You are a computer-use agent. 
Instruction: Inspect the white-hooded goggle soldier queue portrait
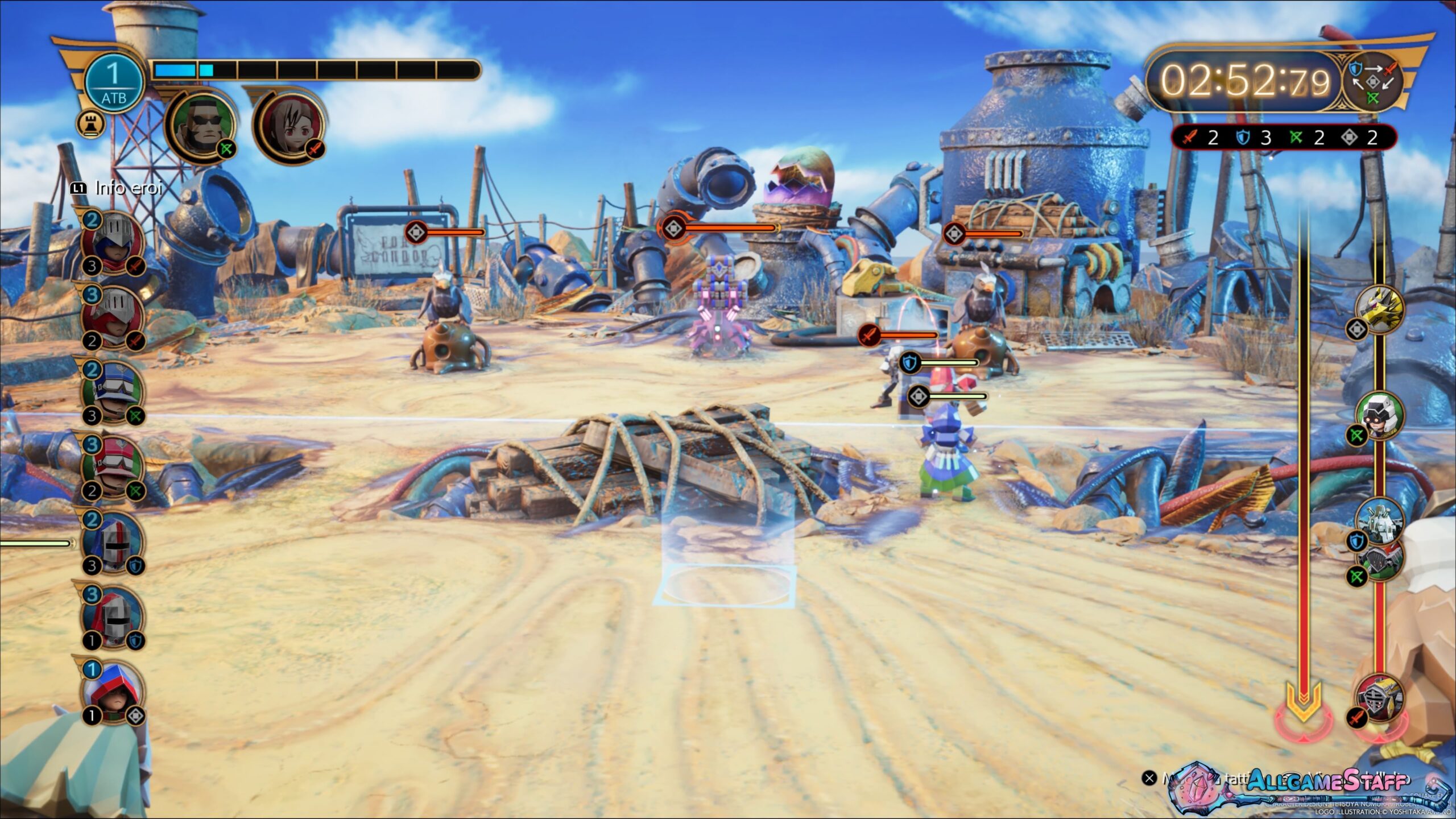click(1379, 416)
